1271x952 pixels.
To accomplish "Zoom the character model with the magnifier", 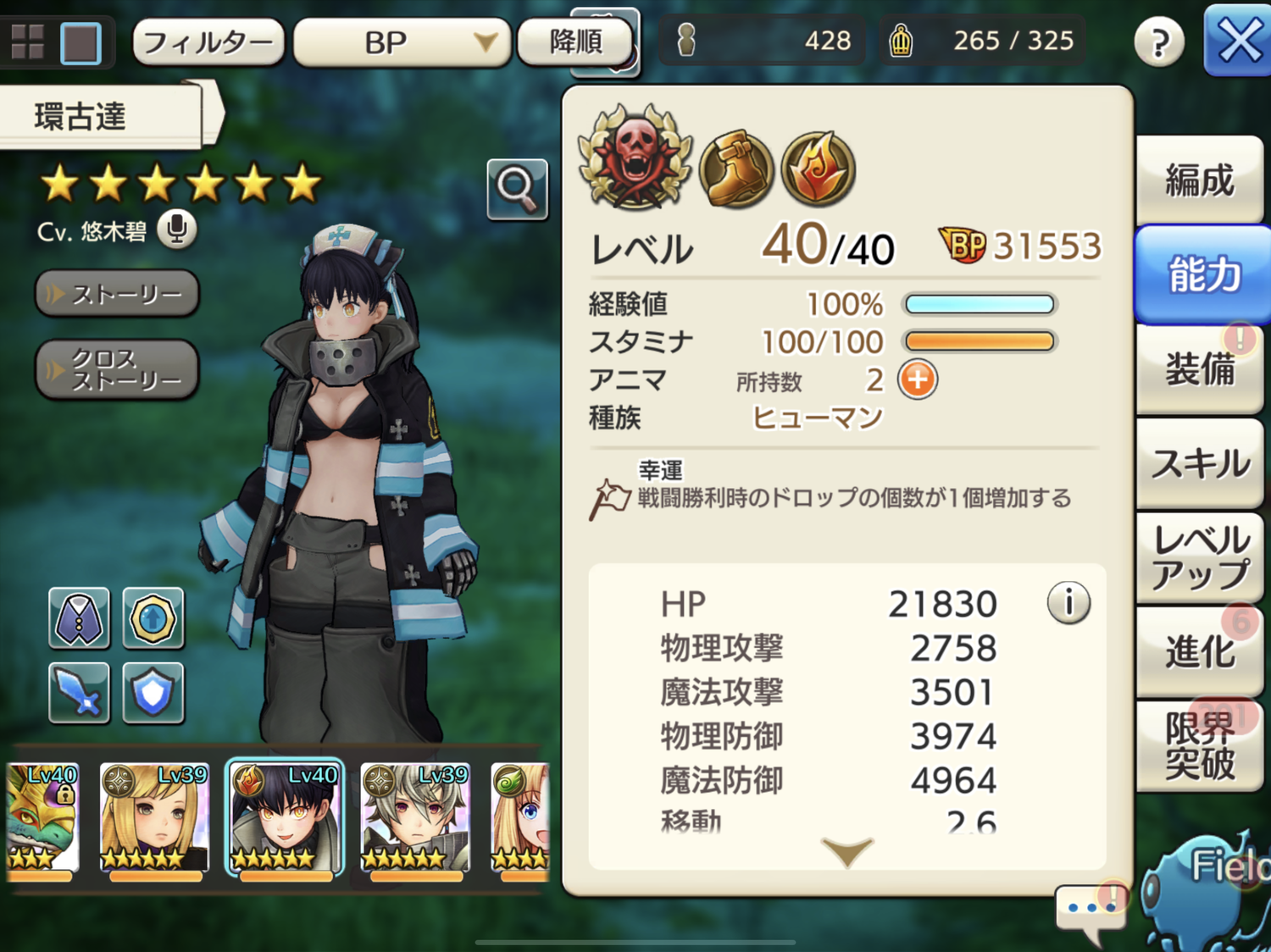I will coord(517,188).
